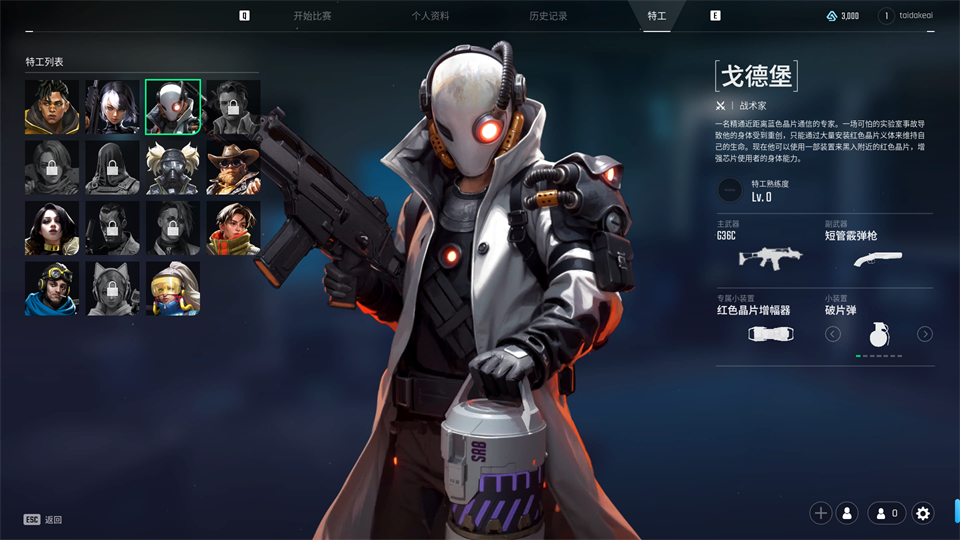Open the 个人资料 tab

point(430,16)
